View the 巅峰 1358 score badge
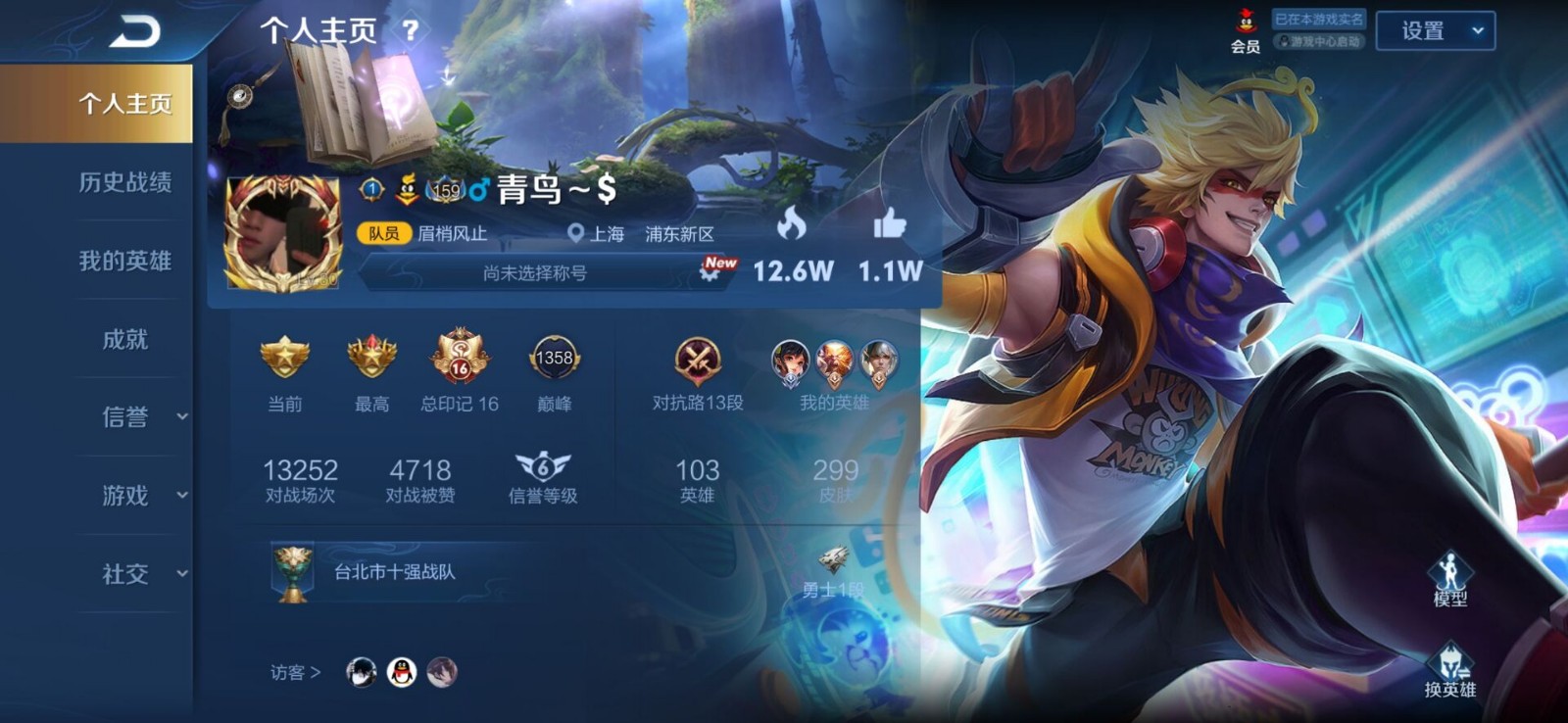Screen dimensions: 1568x723 coord(554,361)
